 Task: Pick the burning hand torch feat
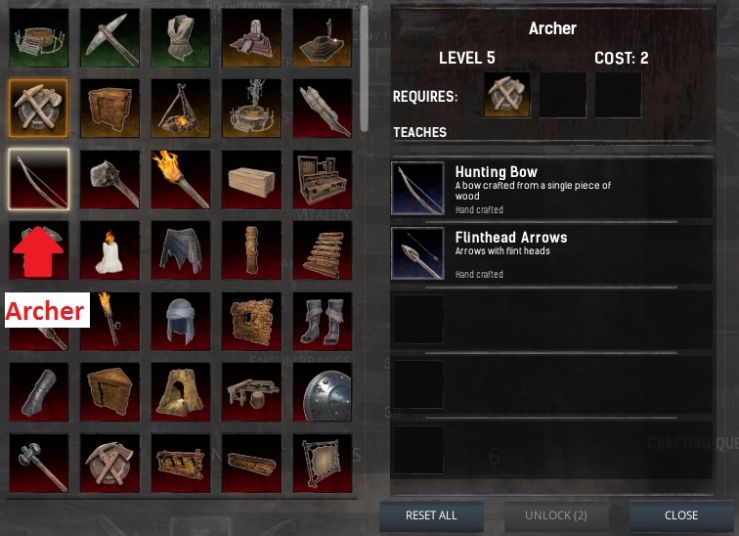(181, 180)
